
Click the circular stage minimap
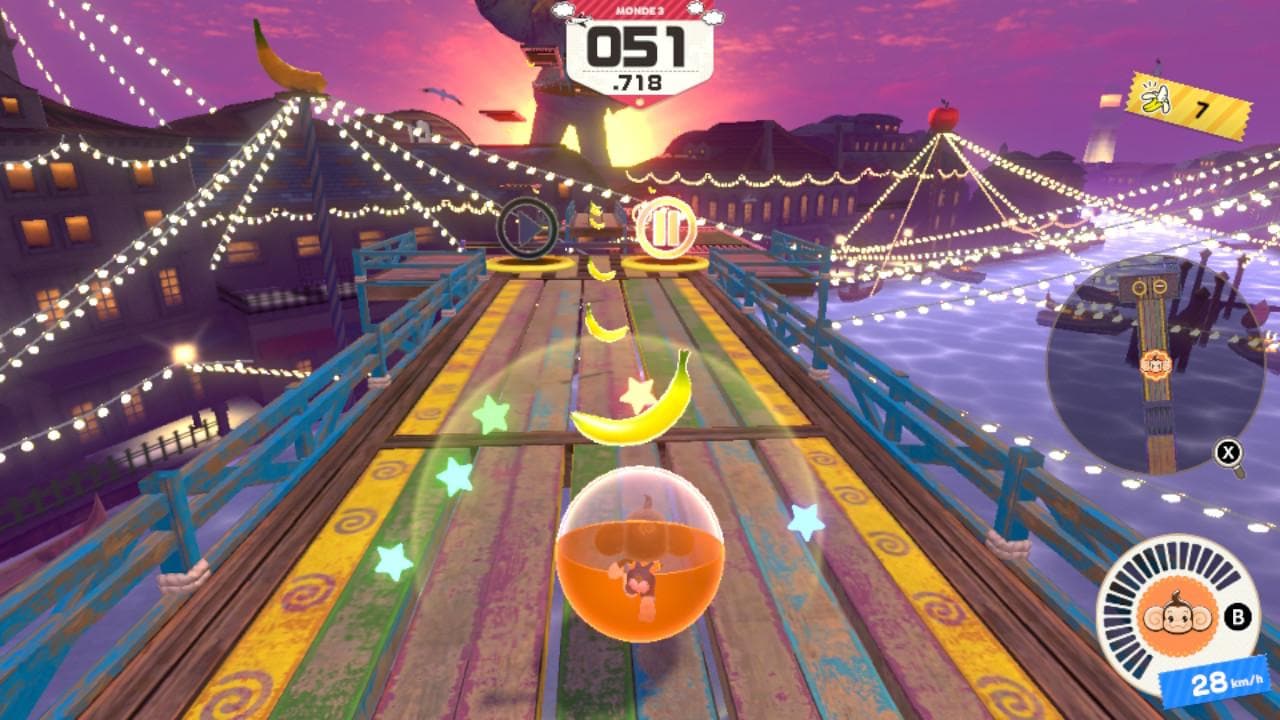1155,362
